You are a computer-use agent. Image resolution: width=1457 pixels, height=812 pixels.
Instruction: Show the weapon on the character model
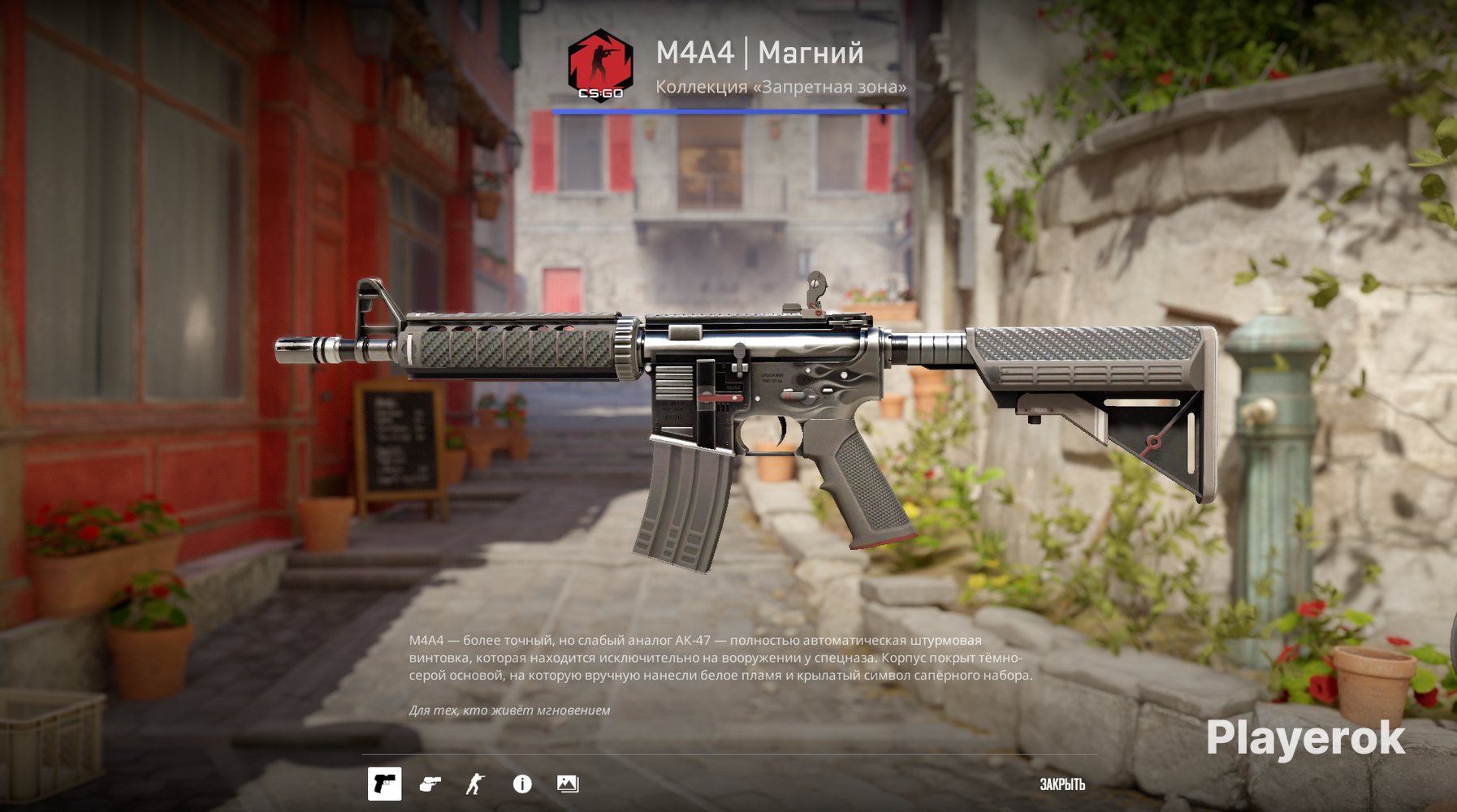[x=475, y=784]
